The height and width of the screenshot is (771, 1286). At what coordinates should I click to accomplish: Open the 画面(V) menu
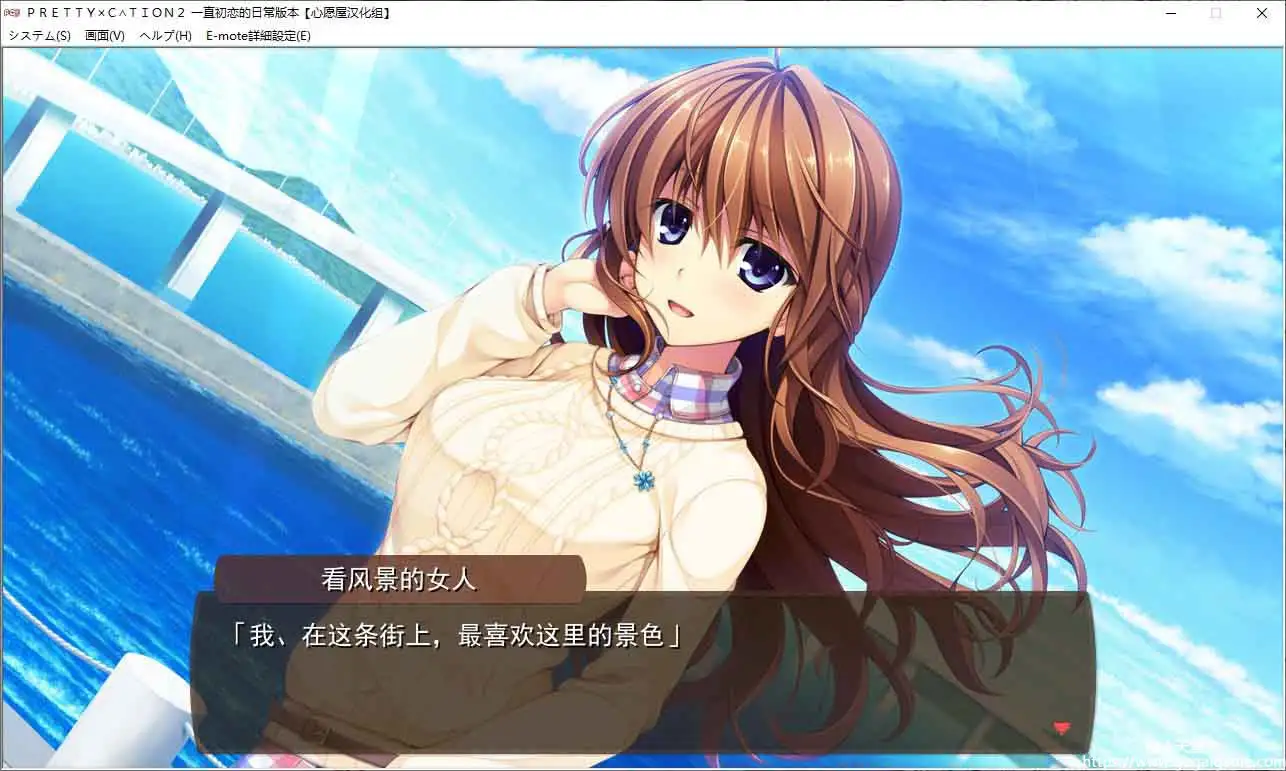pos(103,34)
